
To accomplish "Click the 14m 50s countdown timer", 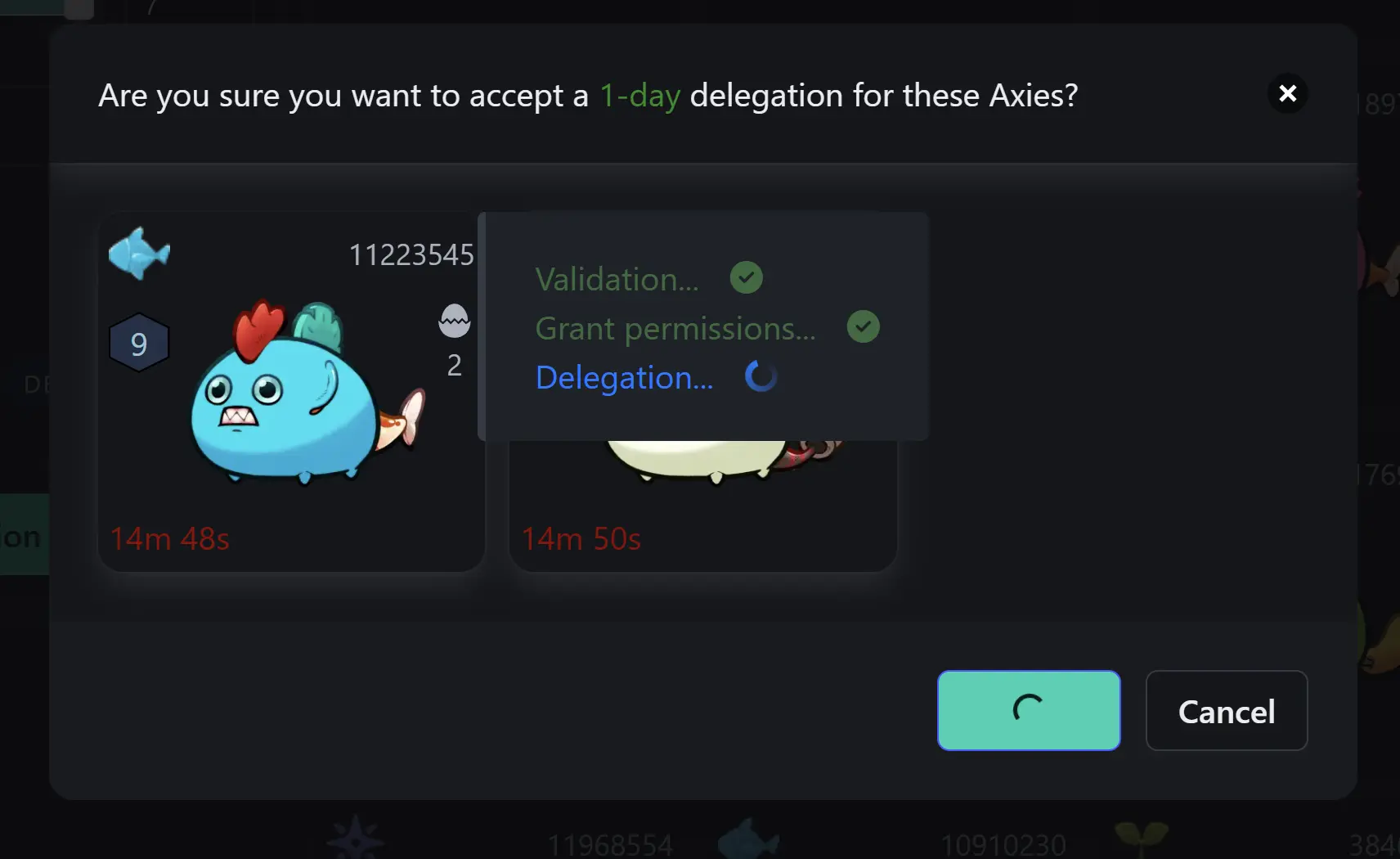I will [x=581, y=538].
